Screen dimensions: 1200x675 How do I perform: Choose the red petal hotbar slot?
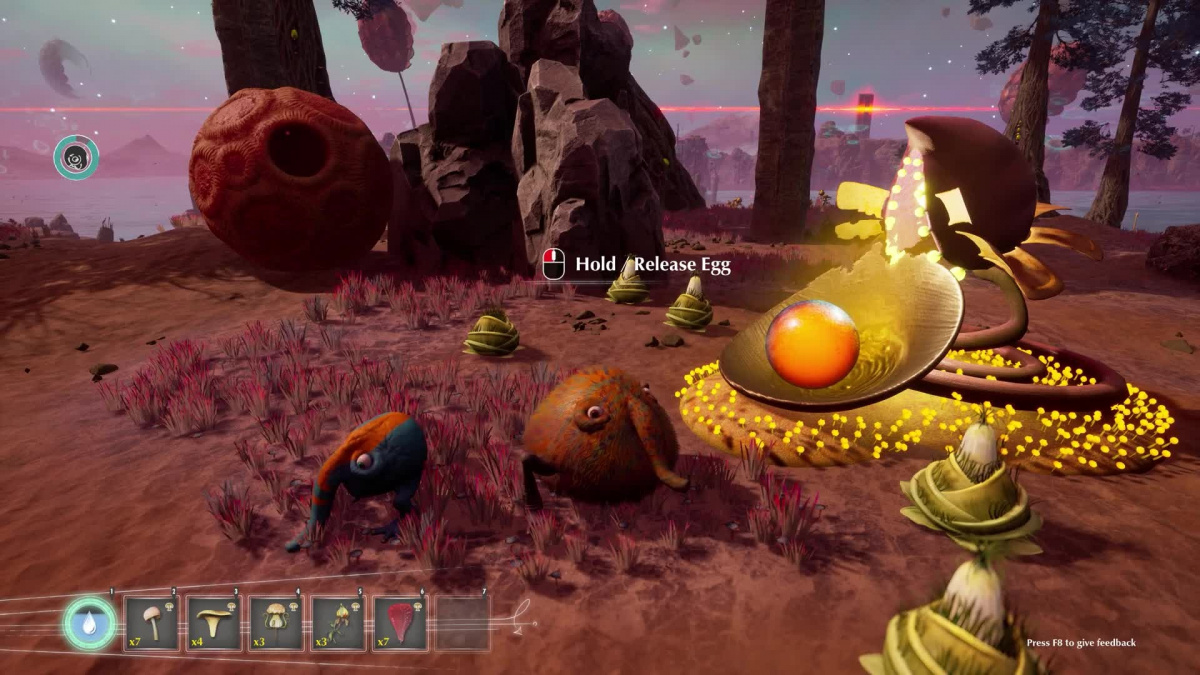(x=400, y=624)
